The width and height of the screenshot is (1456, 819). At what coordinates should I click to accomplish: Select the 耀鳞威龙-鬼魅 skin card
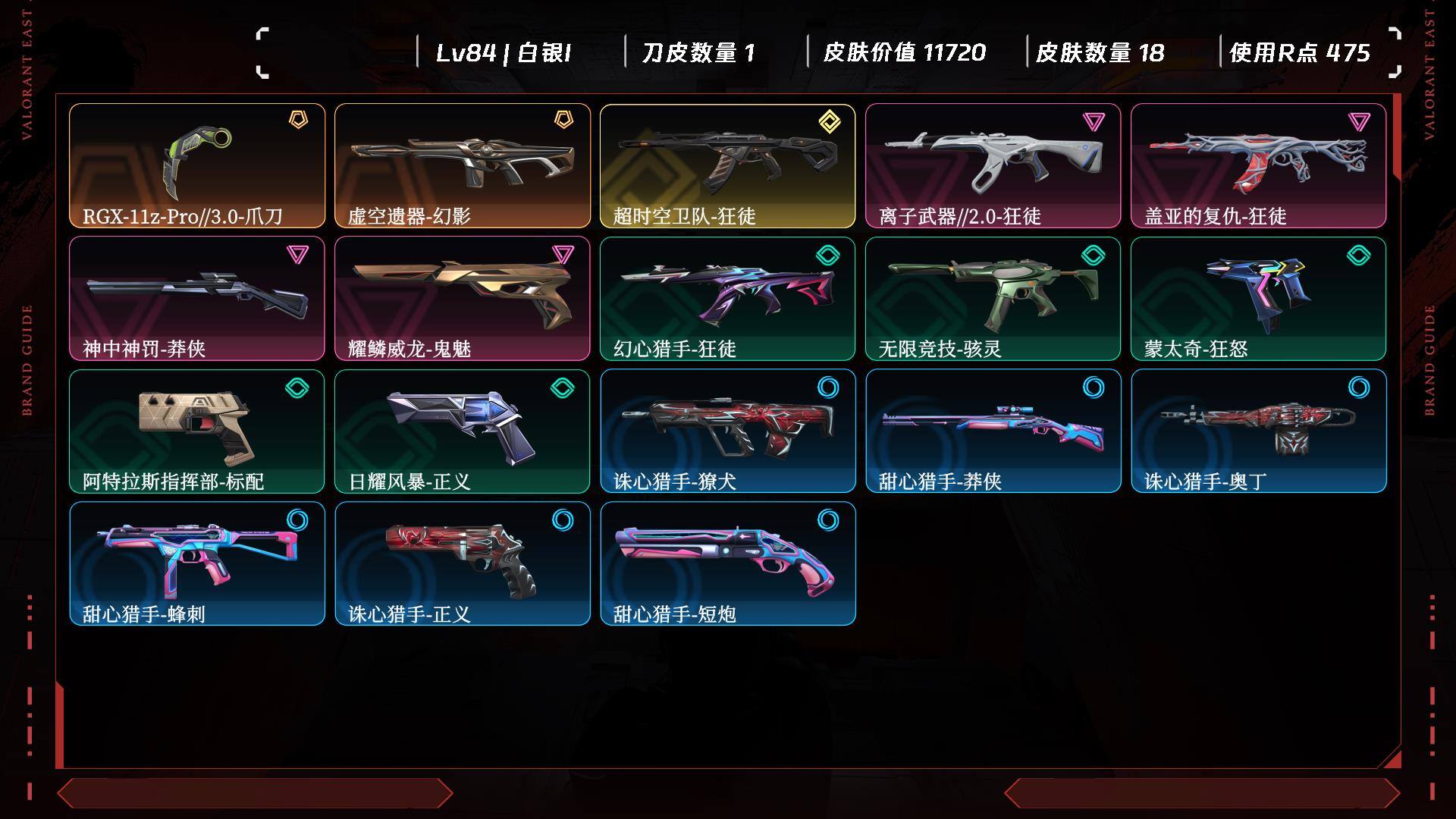click(463, 298)
